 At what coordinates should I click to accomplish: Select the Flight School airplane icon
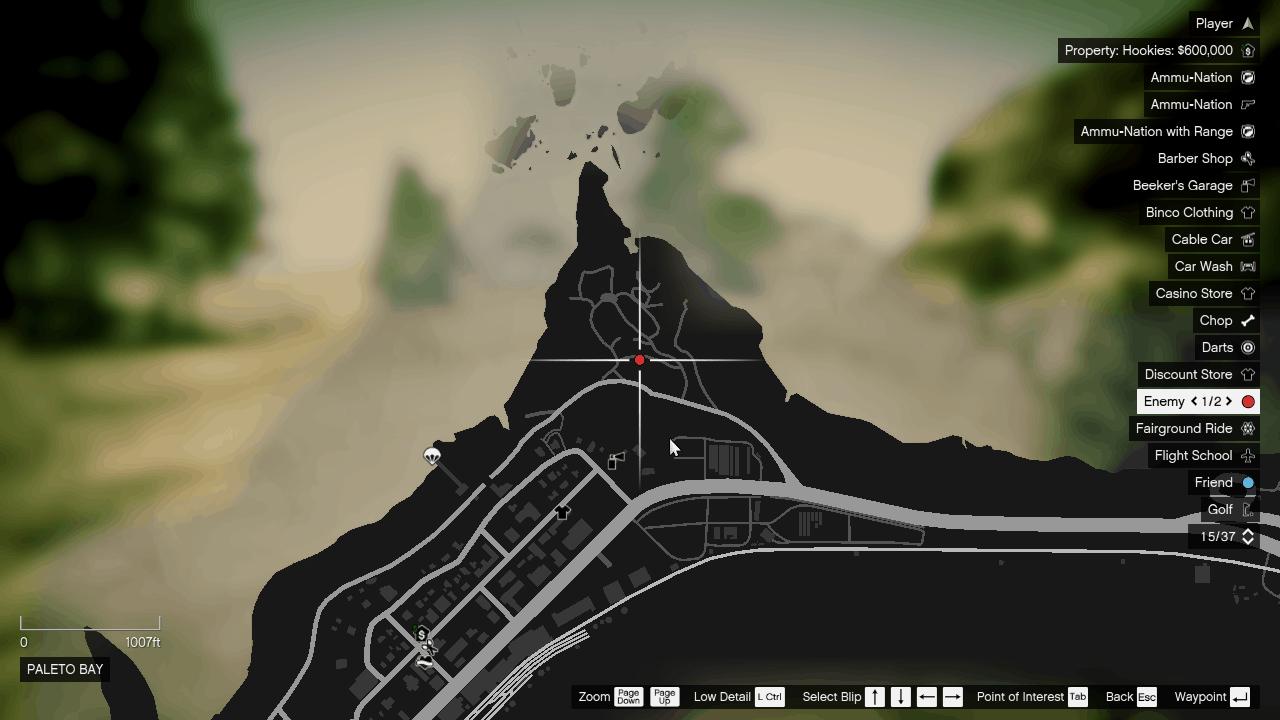(x=1247, y=455)
